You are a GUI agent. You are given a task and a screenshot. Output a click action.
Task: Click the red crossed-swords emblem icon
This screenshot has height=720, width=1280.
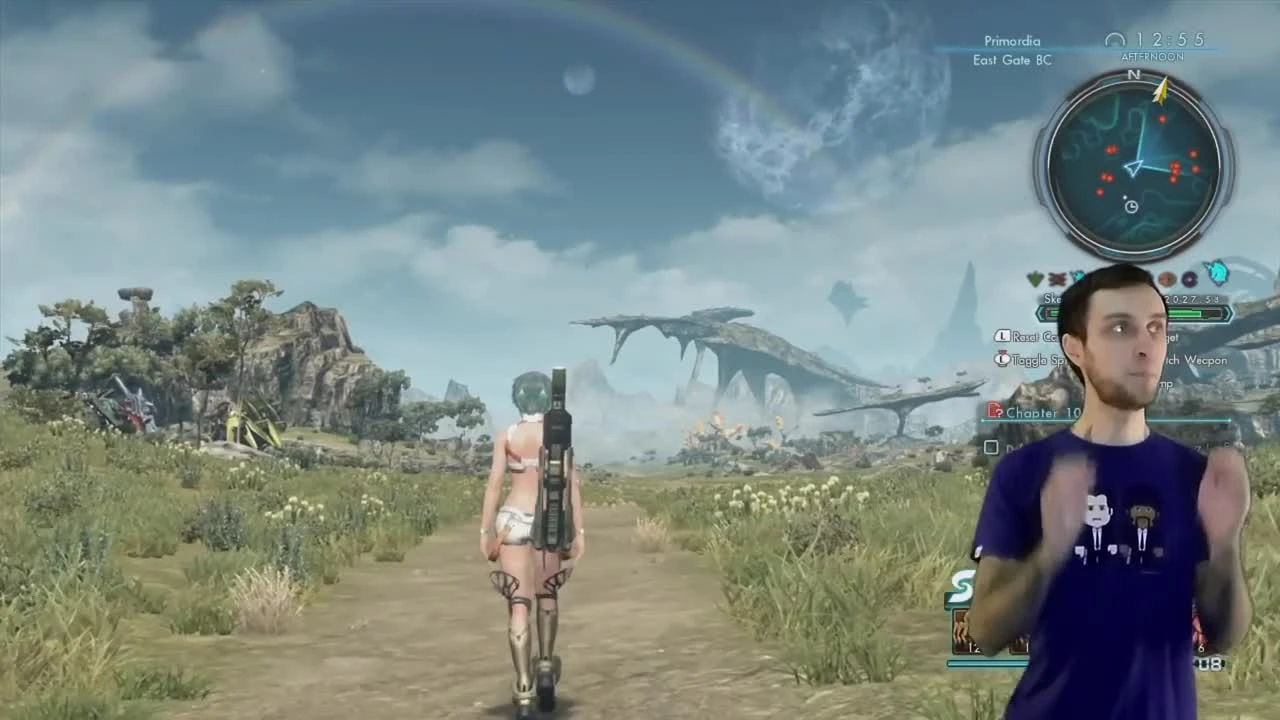pyautogui.click(x=1057, y=278)
